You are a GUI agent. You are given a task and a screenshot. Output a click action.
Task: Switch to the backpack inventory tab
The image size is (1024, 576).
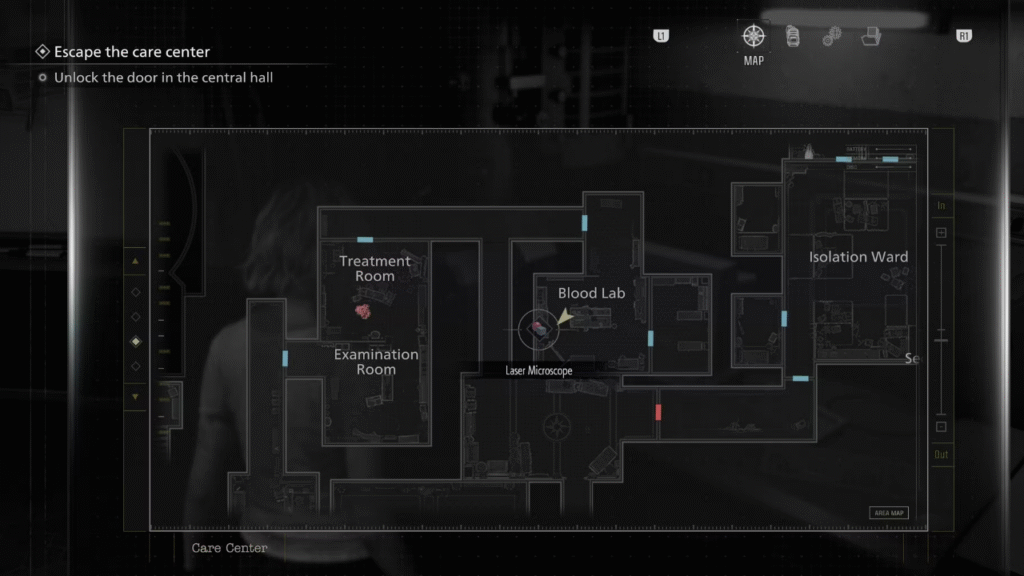click(792, 37)
